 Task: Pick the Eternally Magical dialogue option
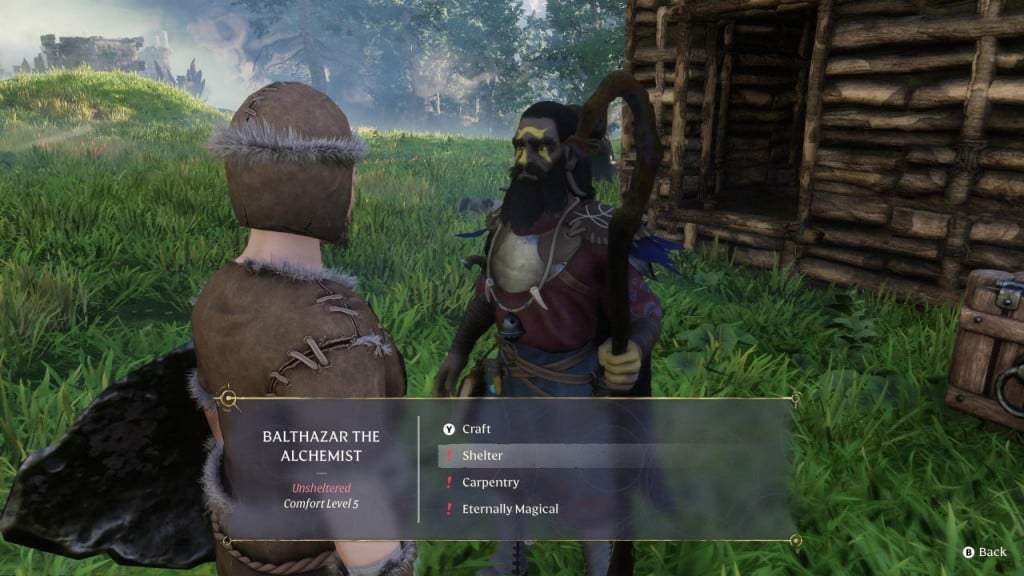pyautogui.click(x=510, y=509)
